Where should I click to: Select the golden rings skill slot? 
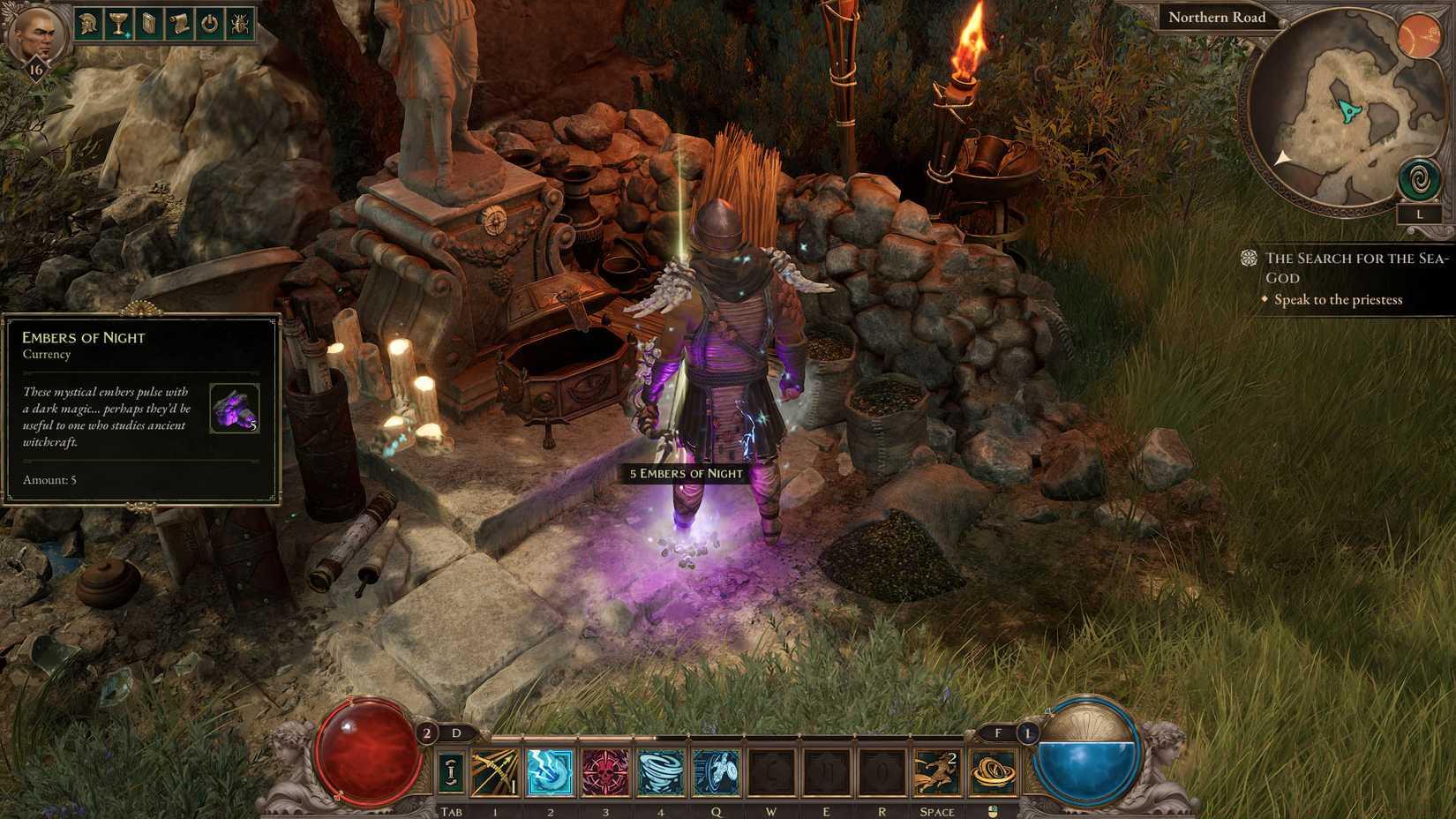click(993, 772)
